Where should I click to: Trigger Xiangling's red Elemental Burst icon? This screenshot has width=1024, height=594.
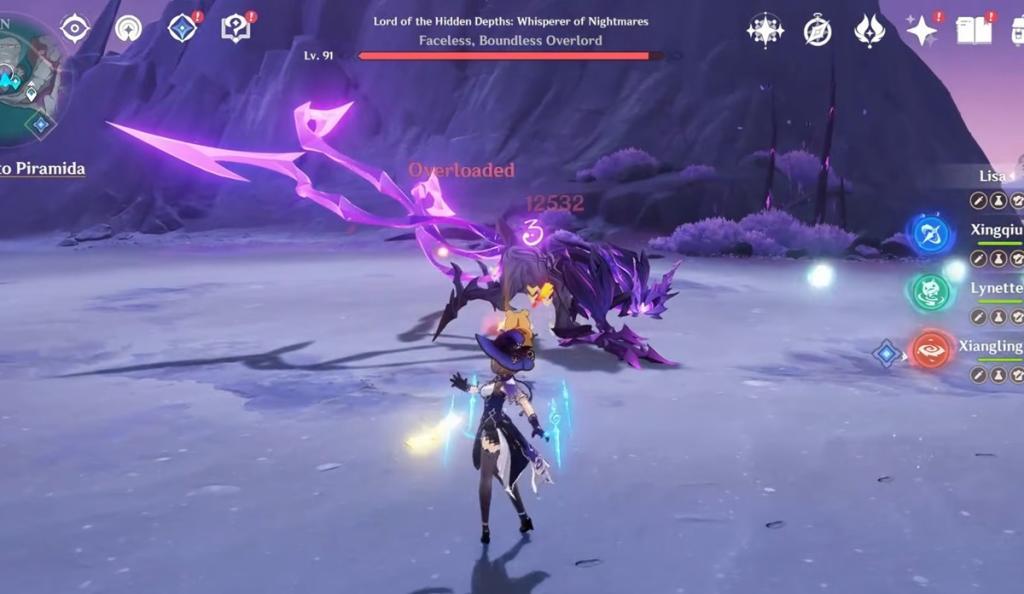(x=930, y=350)
